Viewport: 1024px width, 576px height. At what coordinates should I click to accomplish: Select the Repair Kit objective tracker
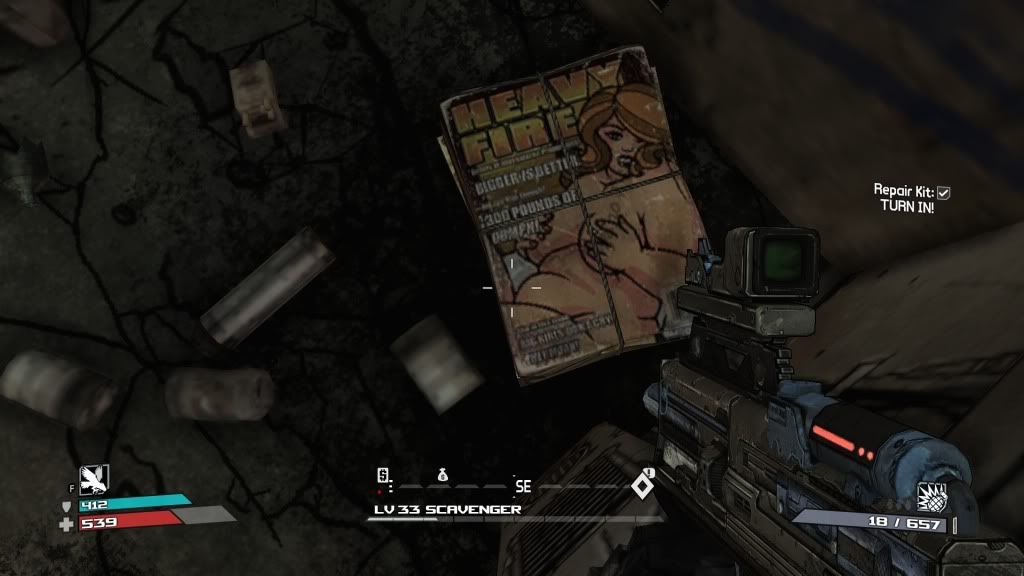(x=910, y=197)
